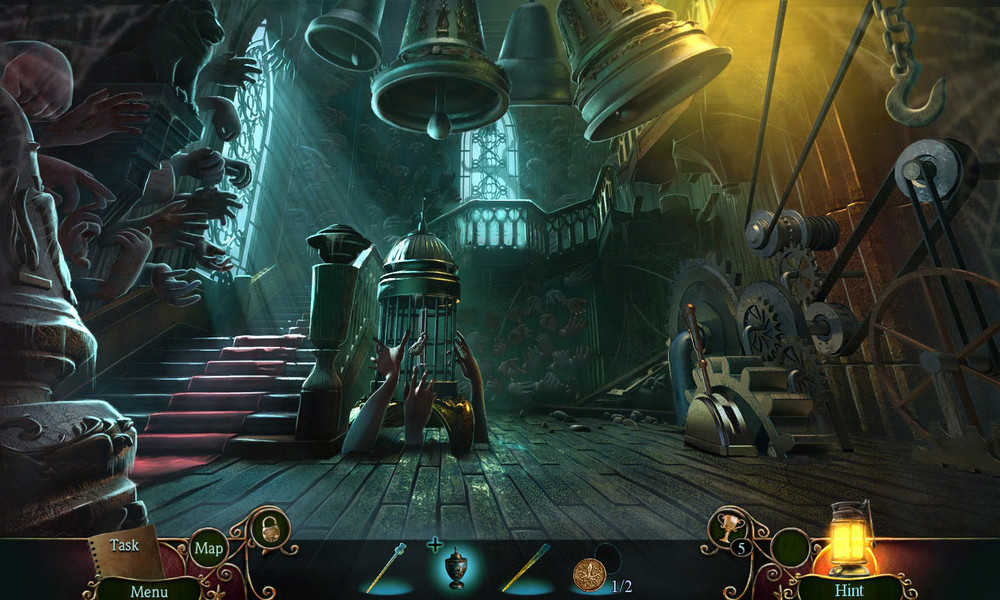Select the bronze coin inventory item
This screenshot has height=600, width=1000.
tap(589, 574)
